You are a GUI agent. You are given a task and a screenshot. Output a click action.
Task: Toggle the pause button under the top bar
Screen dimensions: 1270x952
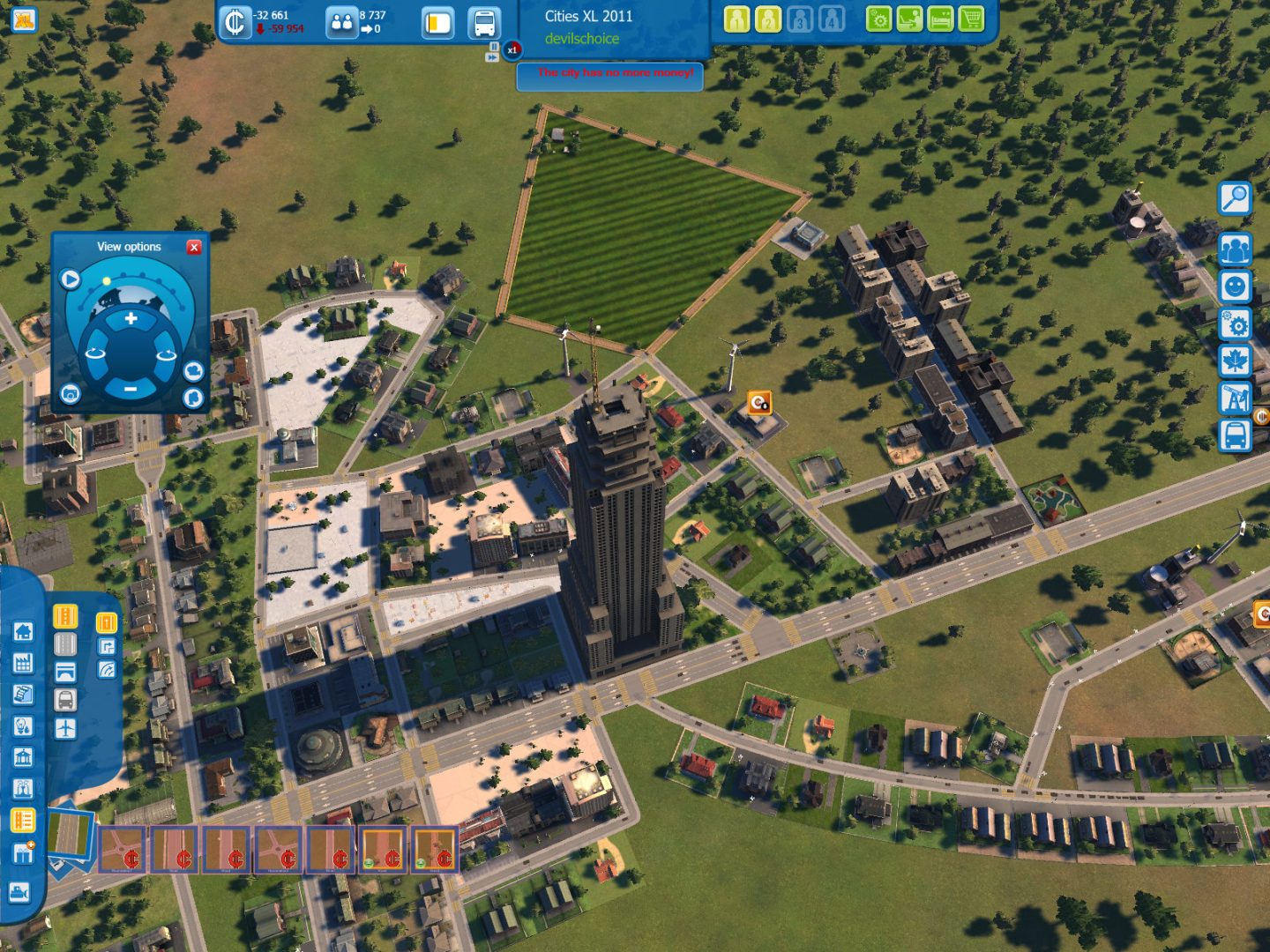point(492,46)
